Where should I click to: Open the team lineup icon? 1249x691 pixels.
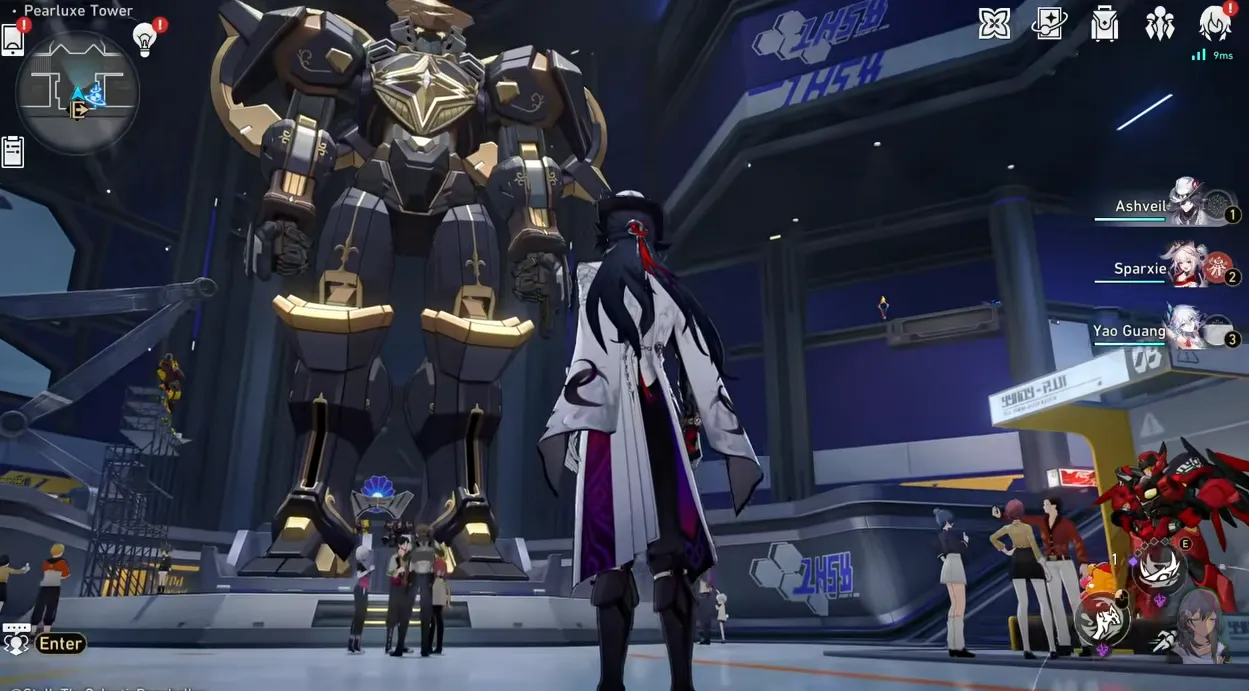point(1160,23)
